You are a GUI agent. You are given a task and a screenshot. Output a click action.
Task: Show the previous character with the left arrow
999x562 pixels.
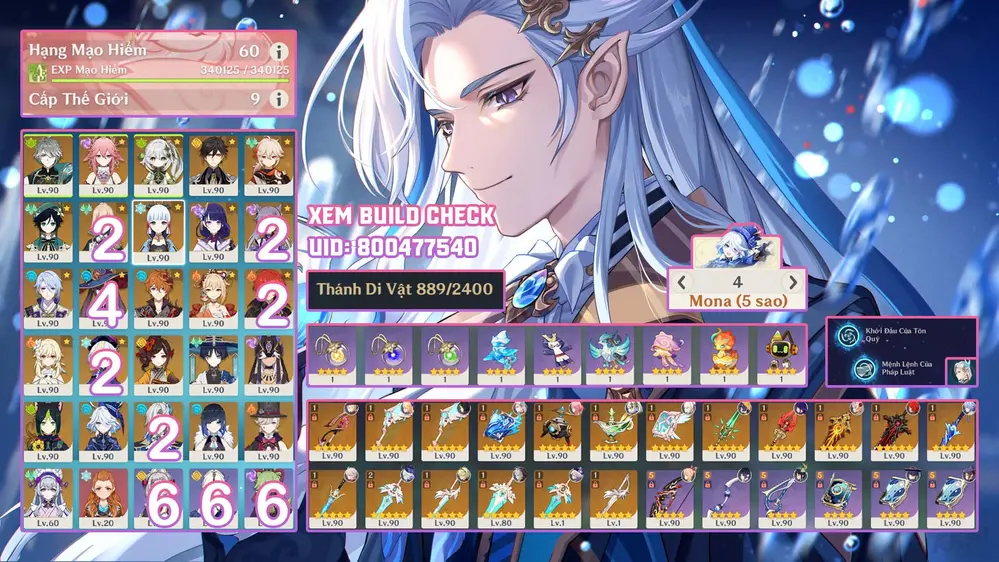click(681, 283)
